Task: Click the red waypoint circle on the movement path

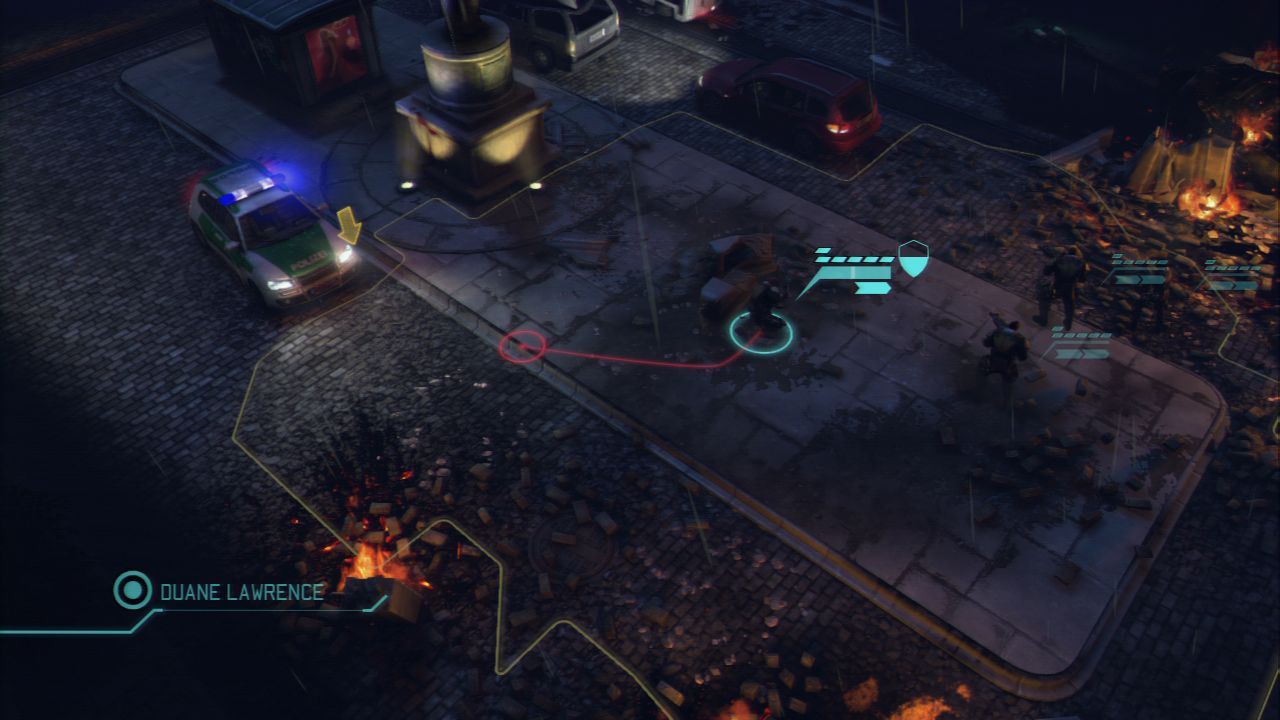Action: [523, 345]
